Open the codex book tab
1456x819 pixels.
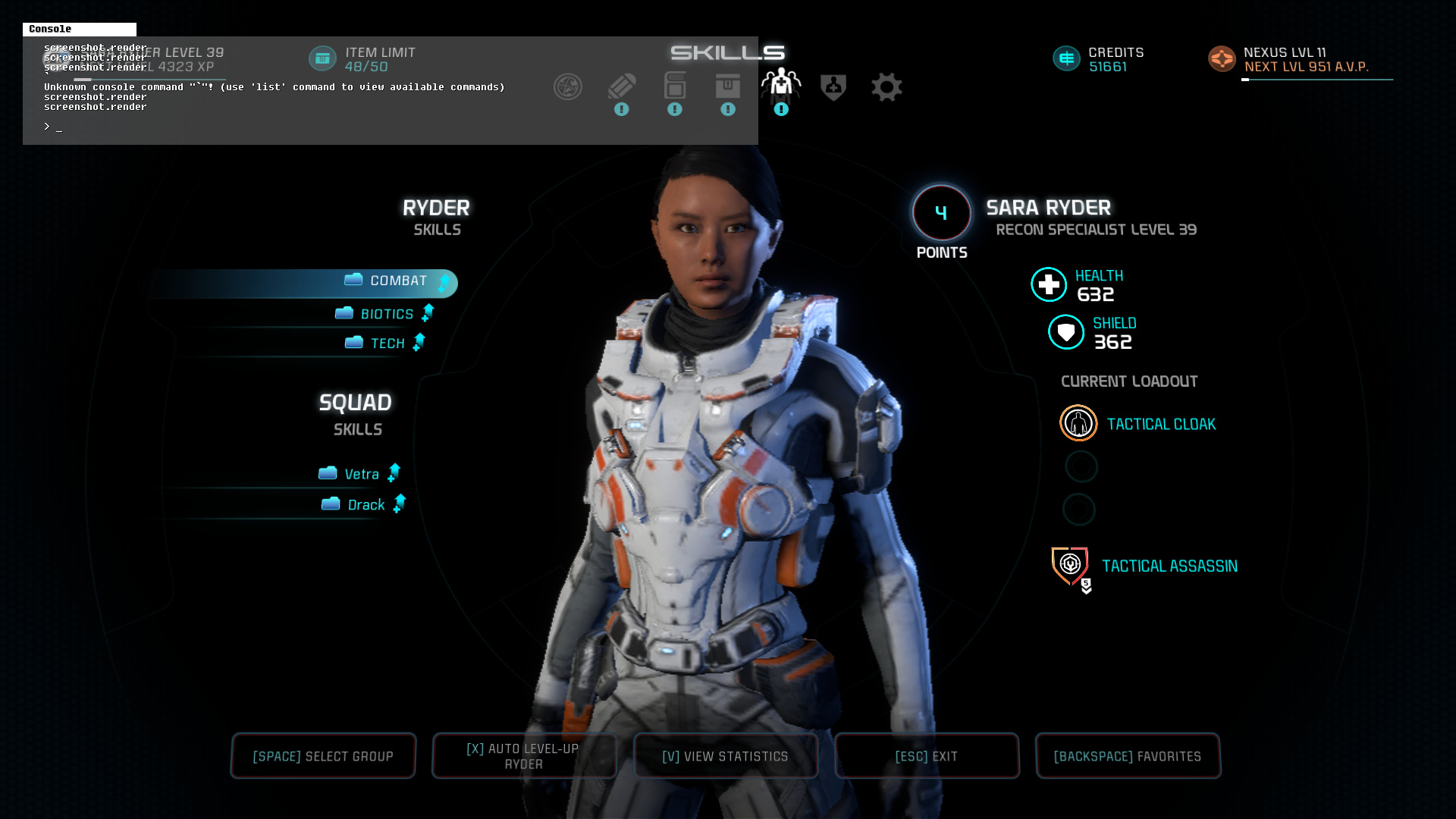(675, 86)
